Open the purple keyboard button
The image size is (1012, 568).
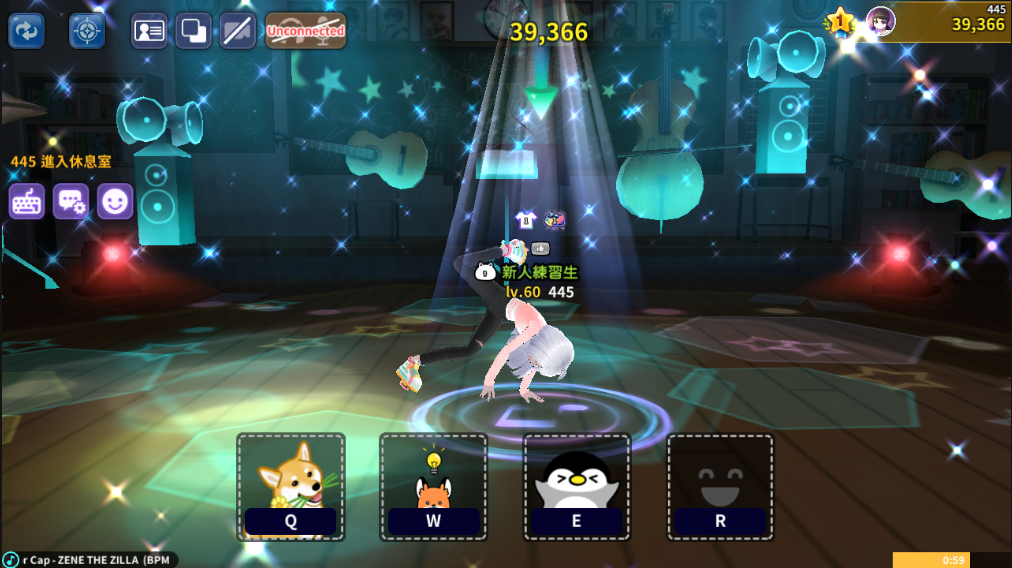(27, 201)
